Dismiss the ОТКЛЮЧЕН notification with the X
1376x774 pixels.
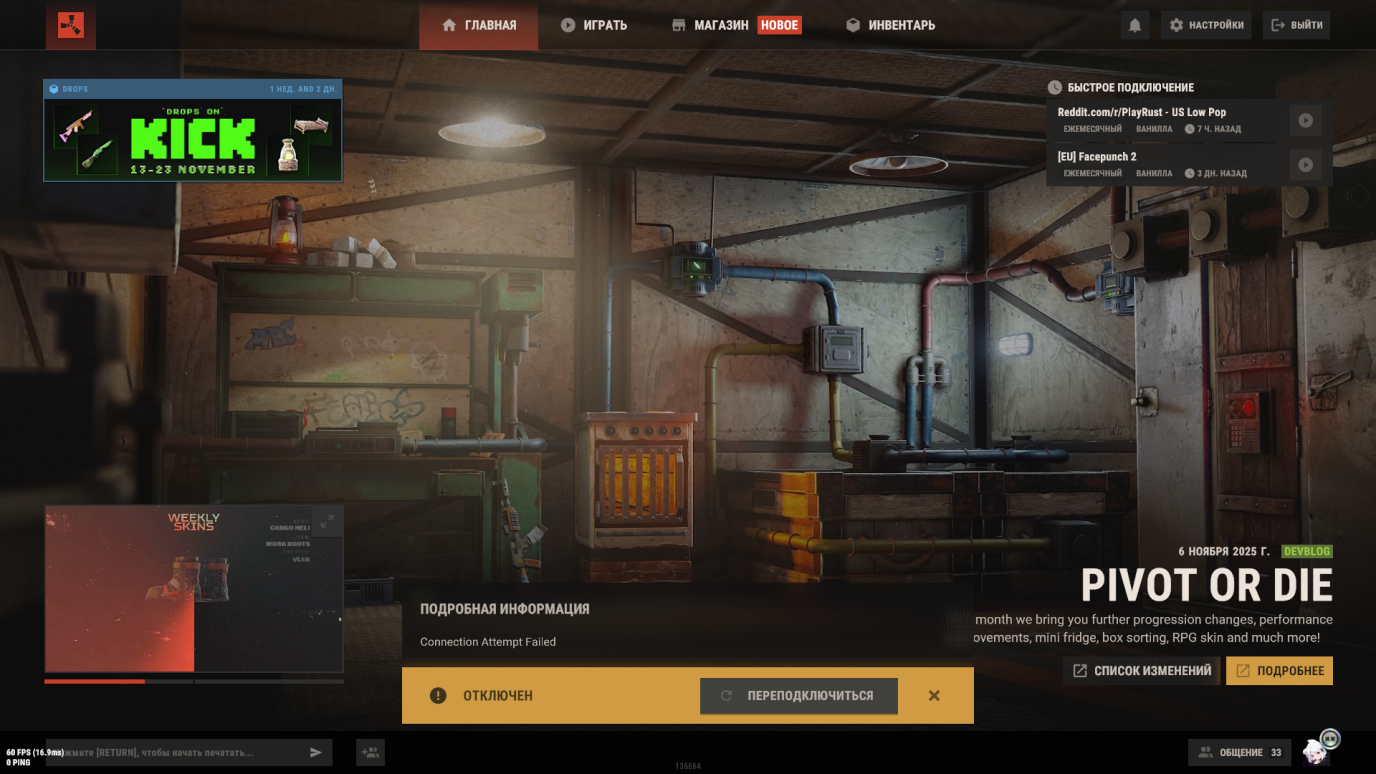point(934,695)
